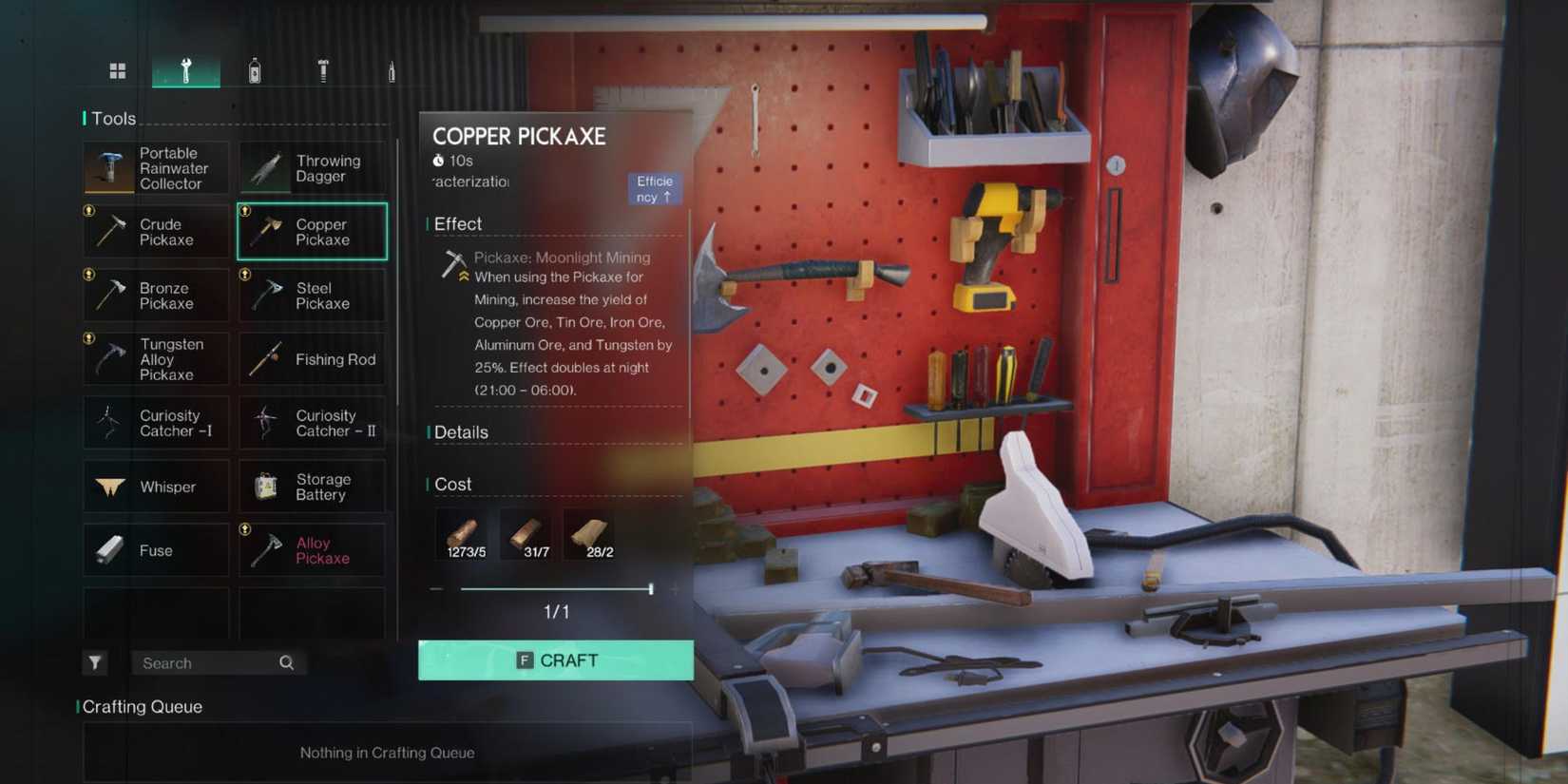This screenshot has height=784, width=1568.
Task: Select the Throwing Dagger recipe
Action: click(x=312, y=168)
